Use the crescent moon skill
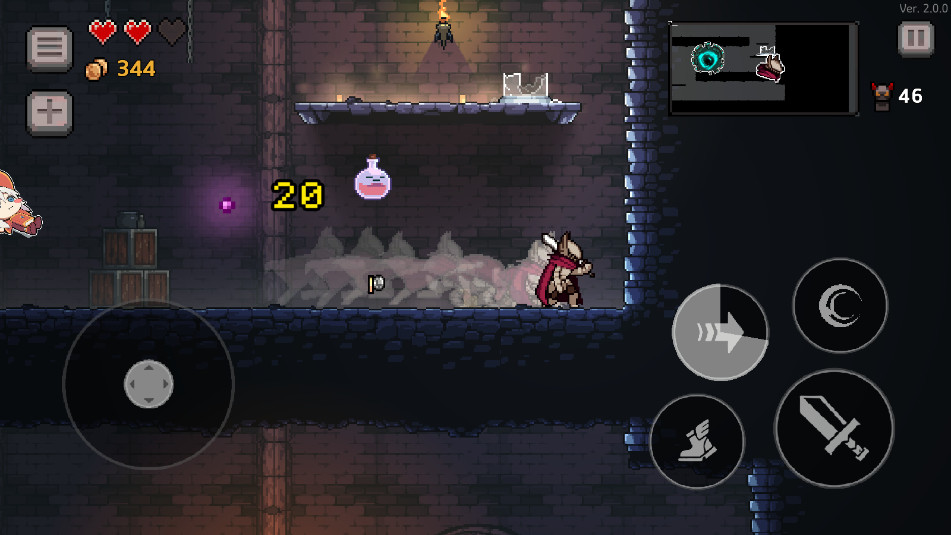Image resolution: width=951 pixels, height=535 pixels. [x=840, y=305]
